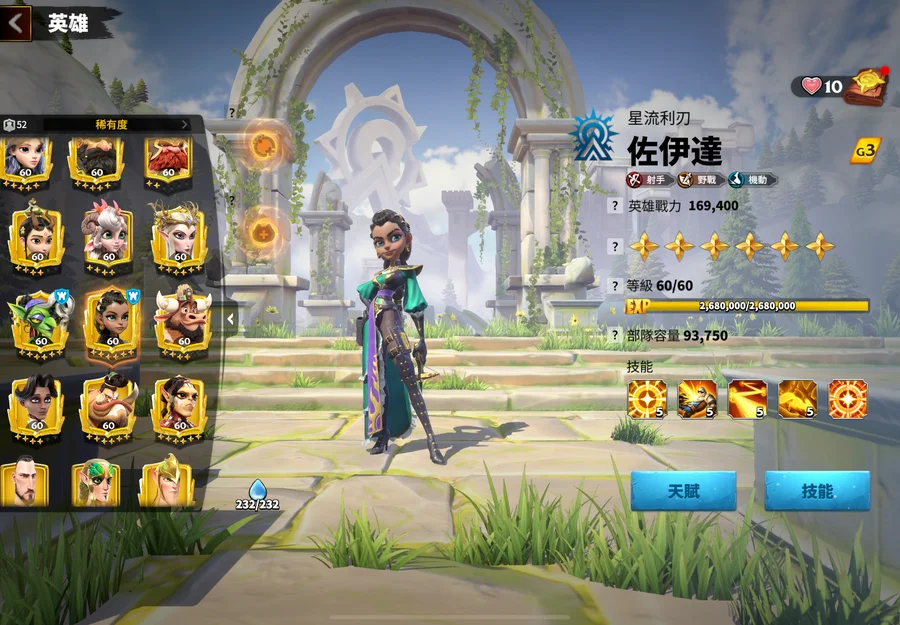Show help for 英雄戰力 hero power
Image resolution: width=900 pixels, height=625 pixels.
[616, 206]
